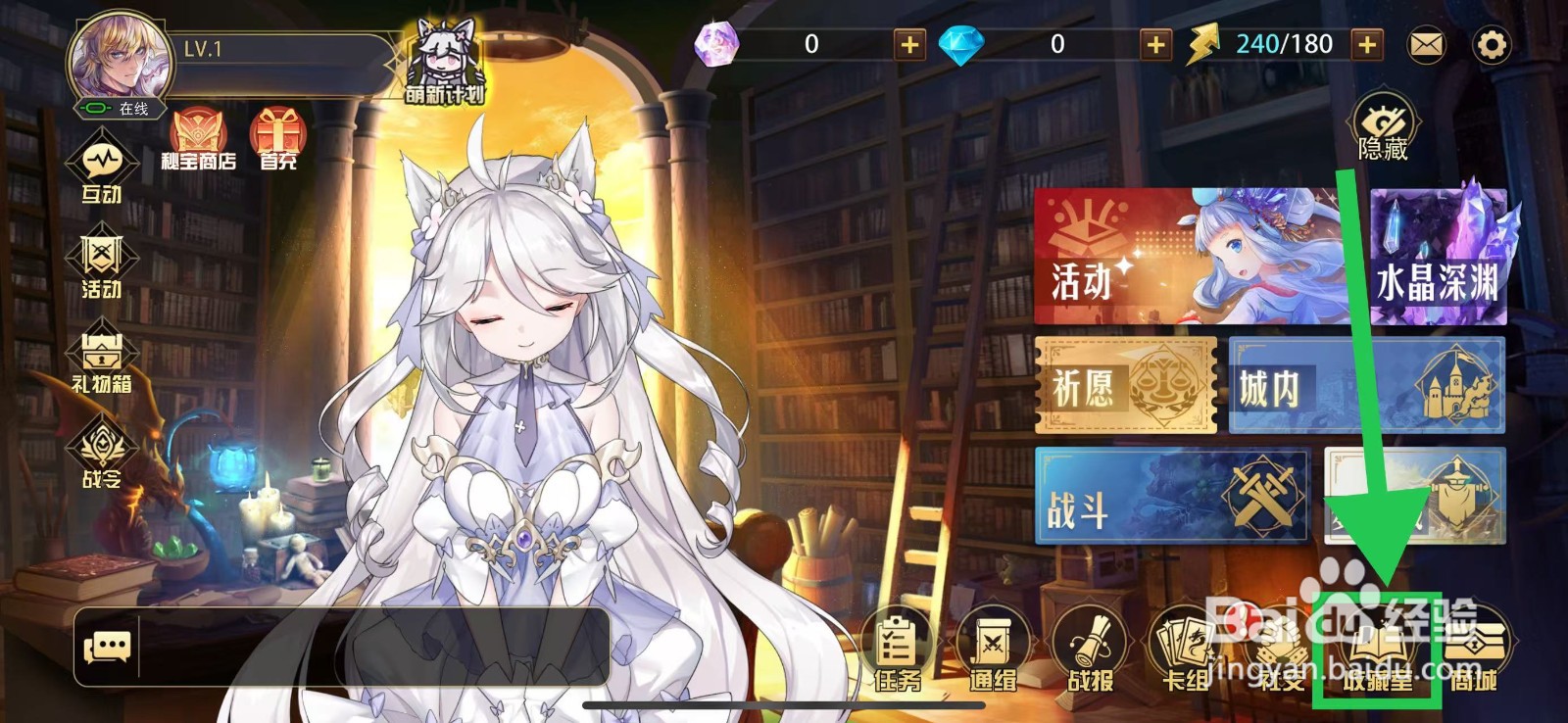The image size is (1568, 723).
Task: Open the mail envelope icon
Action: click(1426, 44)
